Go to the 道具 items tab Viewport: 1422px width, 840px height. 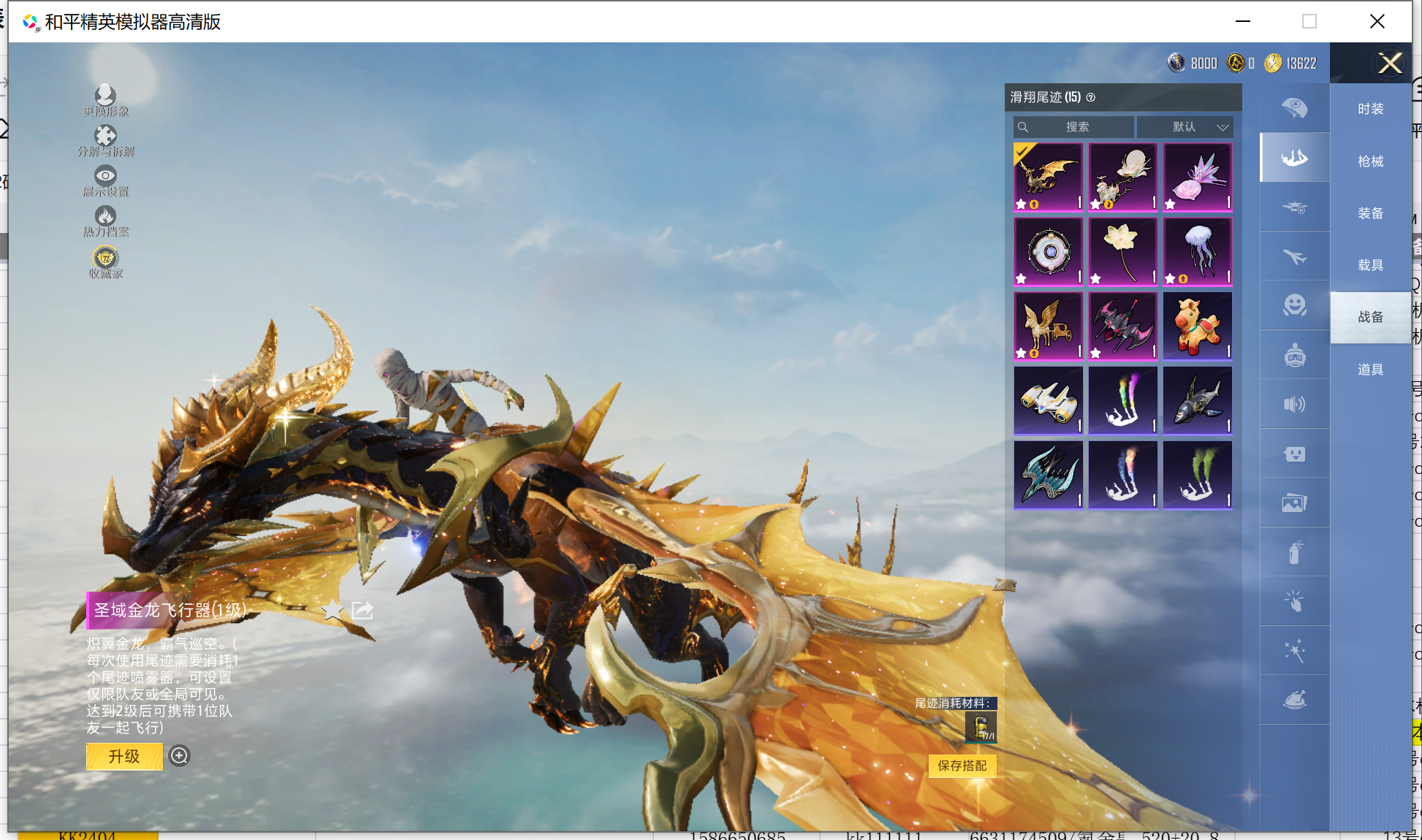point(1370,370)
